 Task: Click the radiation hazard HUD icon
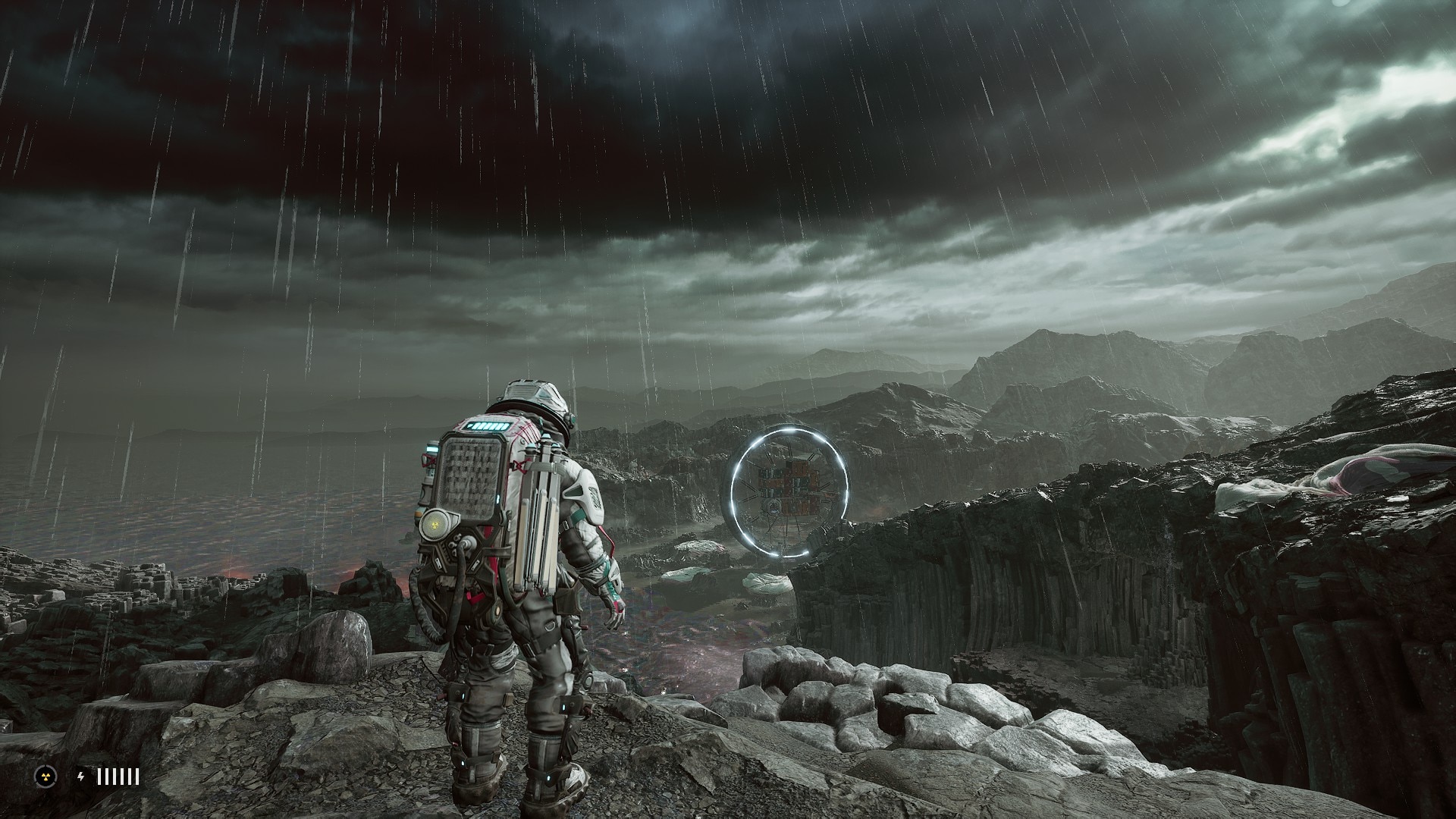coord(45,776)
